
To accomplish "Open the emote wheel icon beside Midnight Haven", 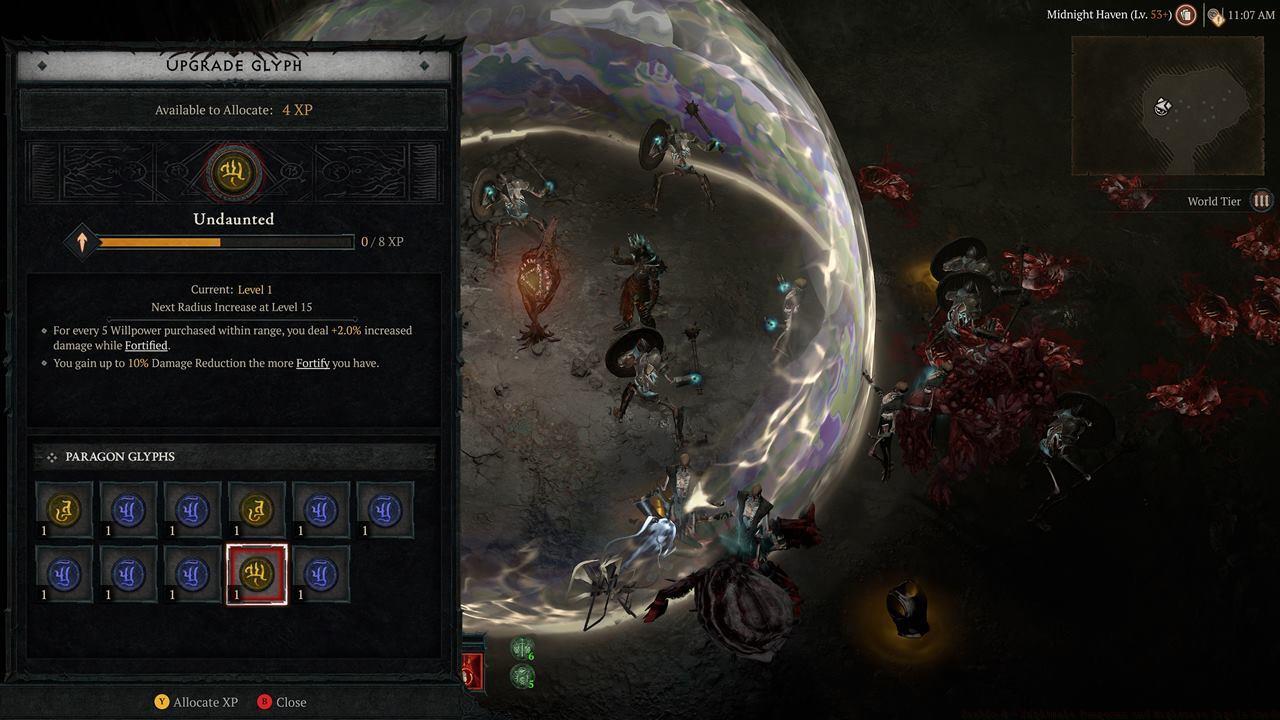I will pyautogui.click(x=1186, y=14).
